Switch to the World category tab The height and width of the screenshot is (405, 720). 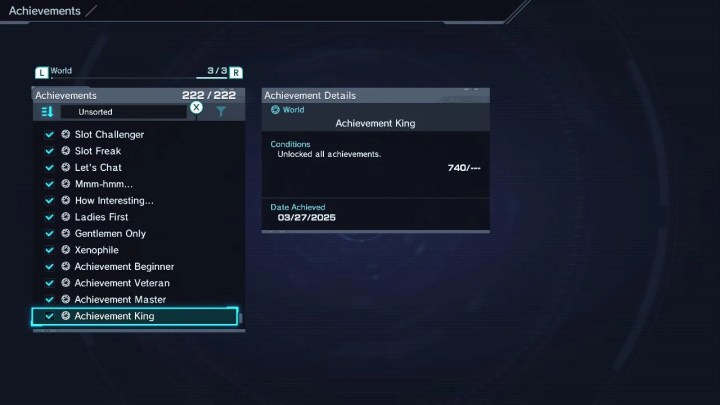tap(60, 72)
